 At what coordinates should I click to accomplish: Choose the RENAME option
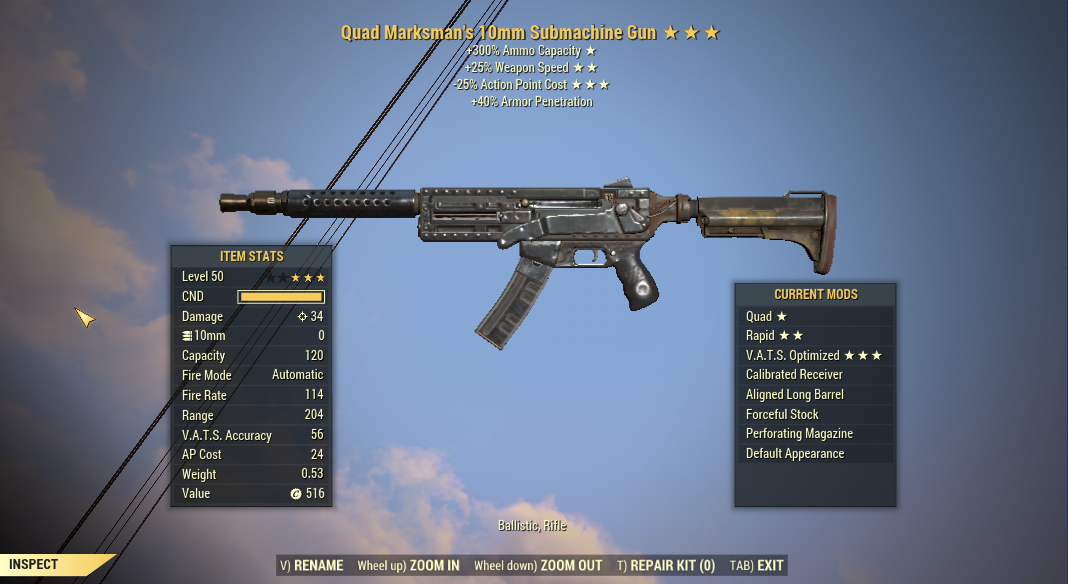(312, 566)
